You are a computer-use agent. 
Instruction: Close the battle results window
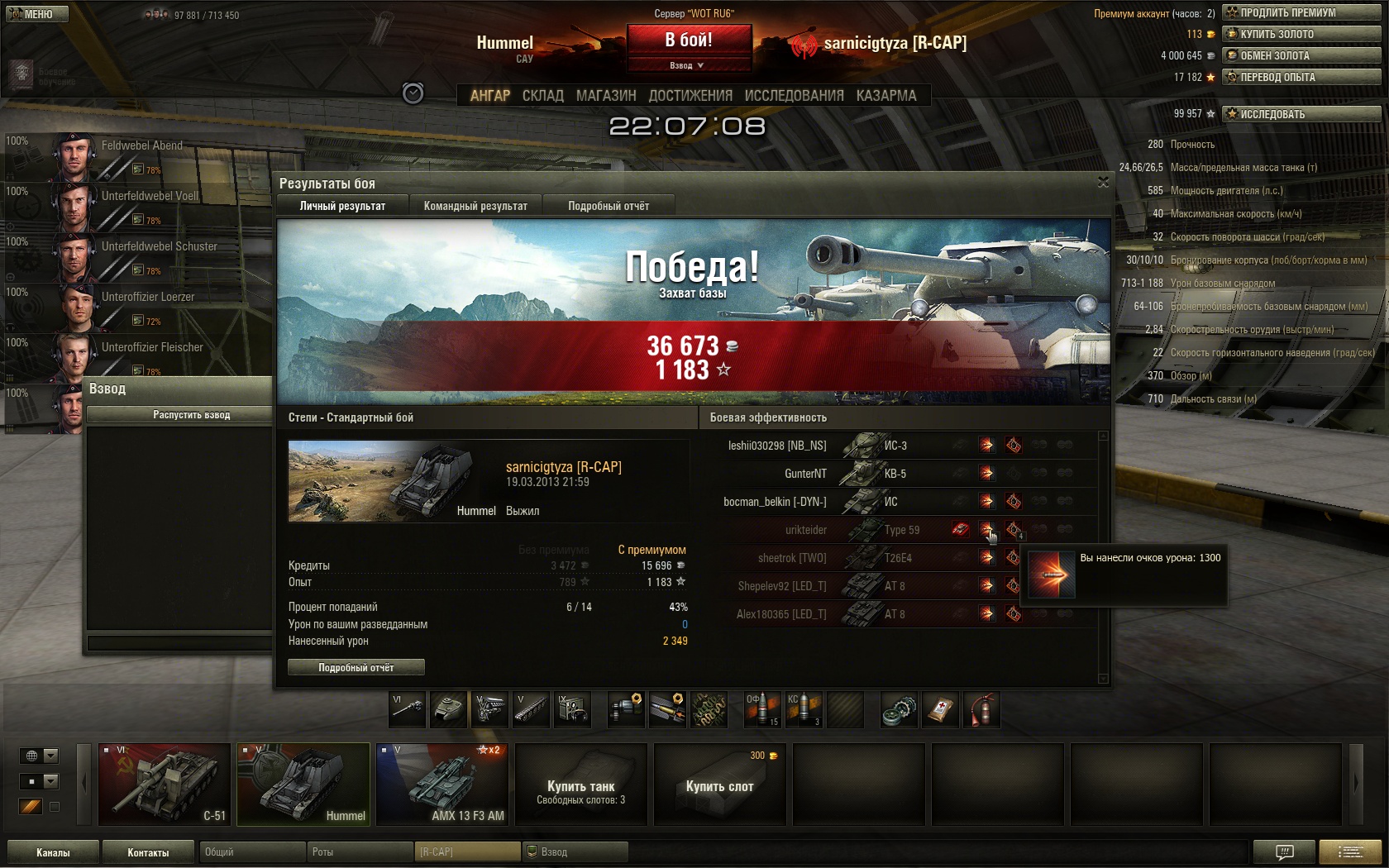coord(1103,182)
